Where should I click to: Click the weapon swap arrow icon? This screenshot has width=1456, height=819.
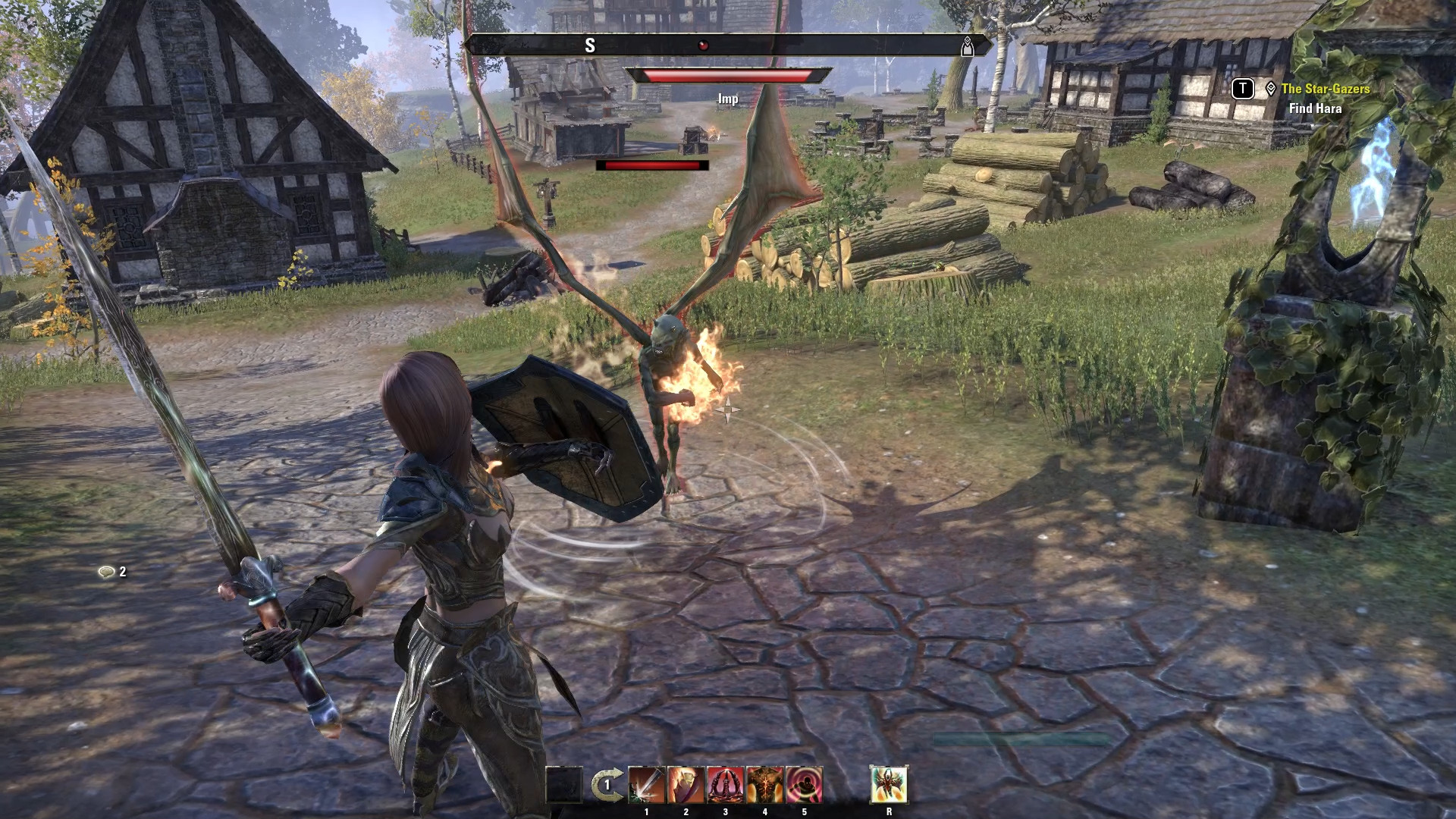[605, 785]
